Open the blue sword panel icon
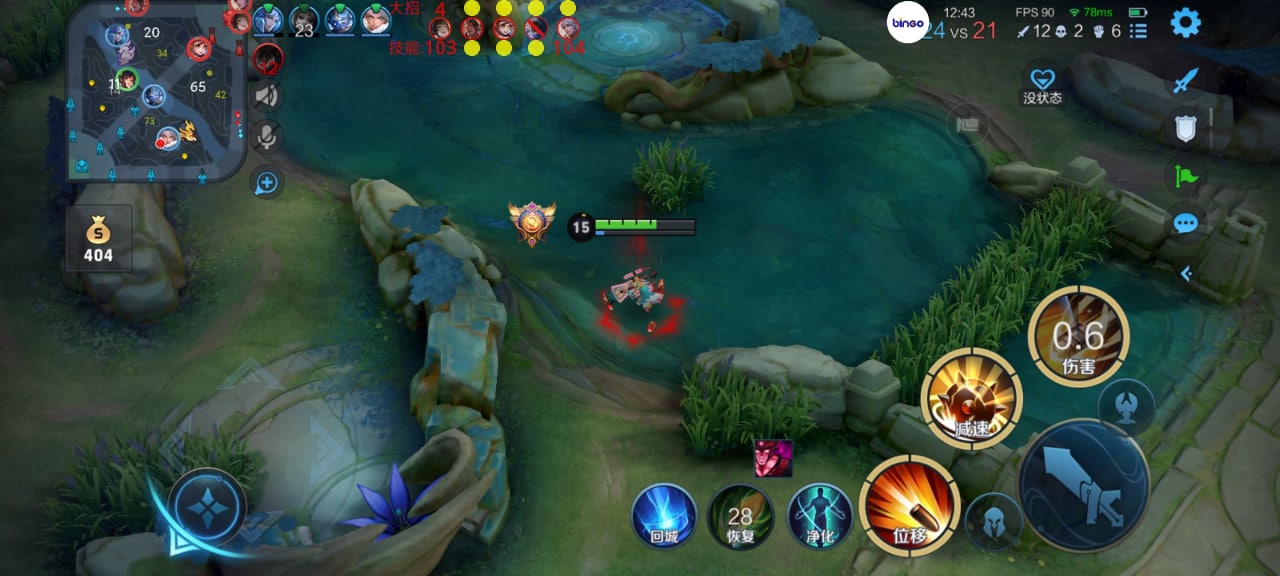This screenshot has width=1280, height=576. pyautogui.click(x=1186, y=80)
